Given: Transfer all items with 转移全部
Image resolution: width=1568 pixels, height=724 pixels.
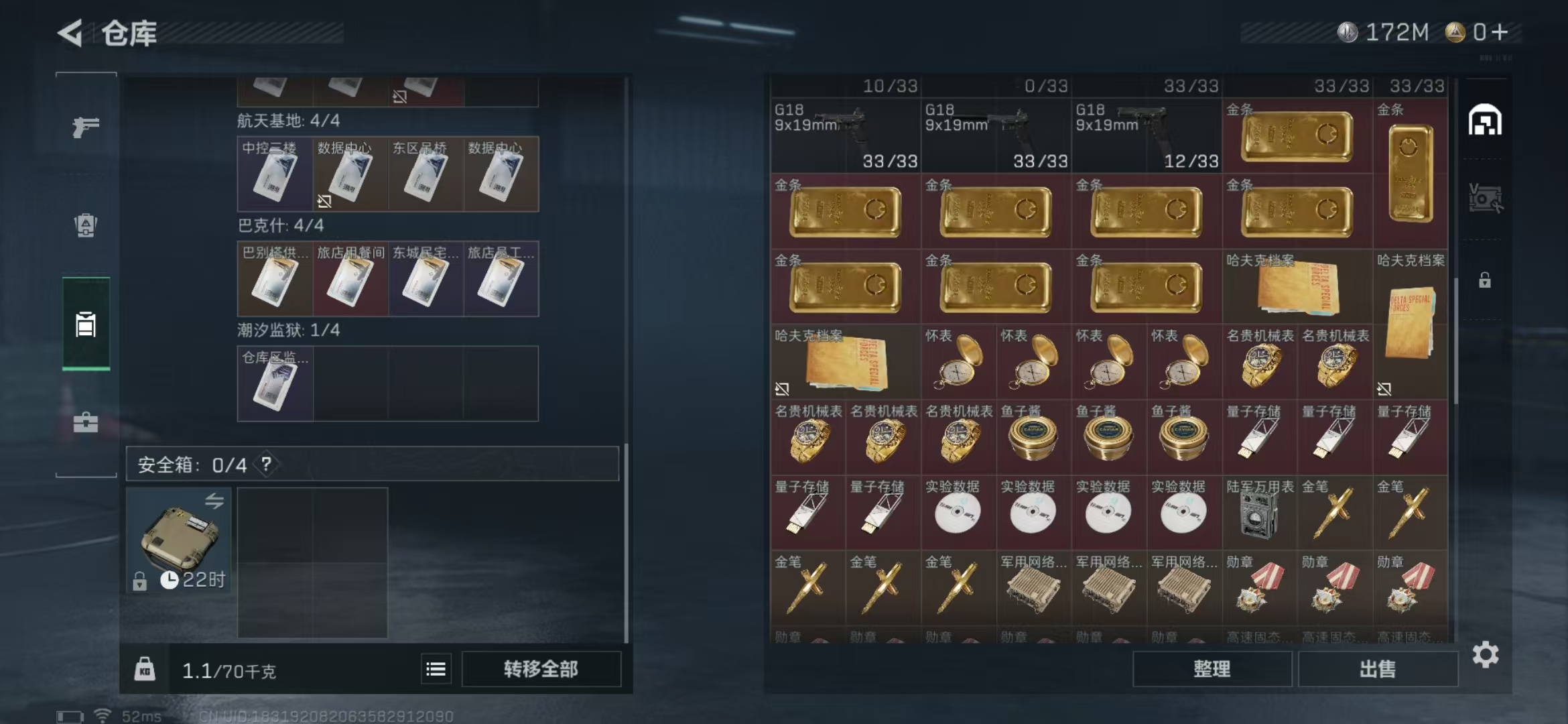Looking at the screenshot, I should 541,669.
